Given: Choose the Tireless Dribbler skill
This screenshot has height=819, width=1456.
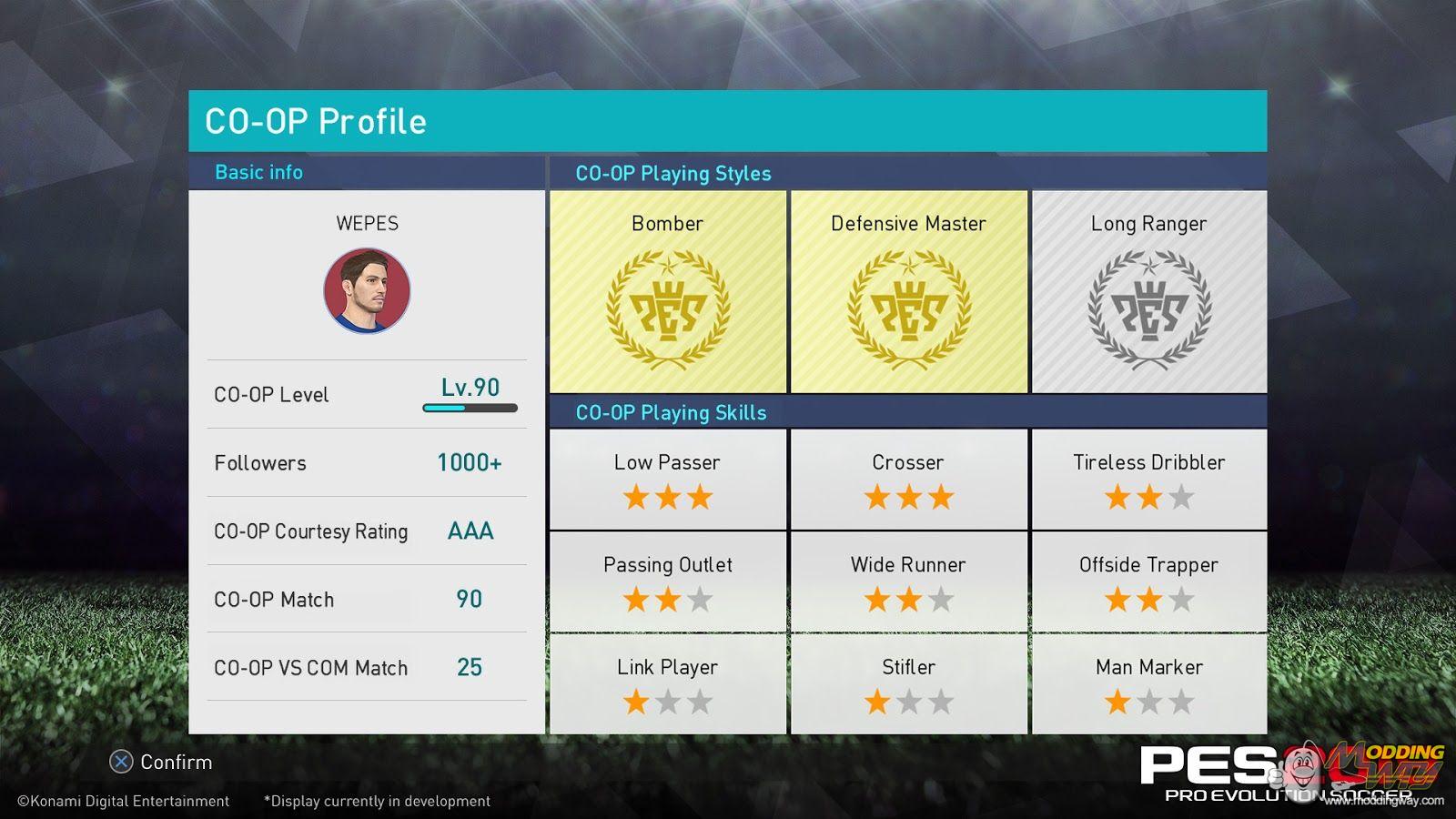Looking at the screenshot, I should [1148, 480].
